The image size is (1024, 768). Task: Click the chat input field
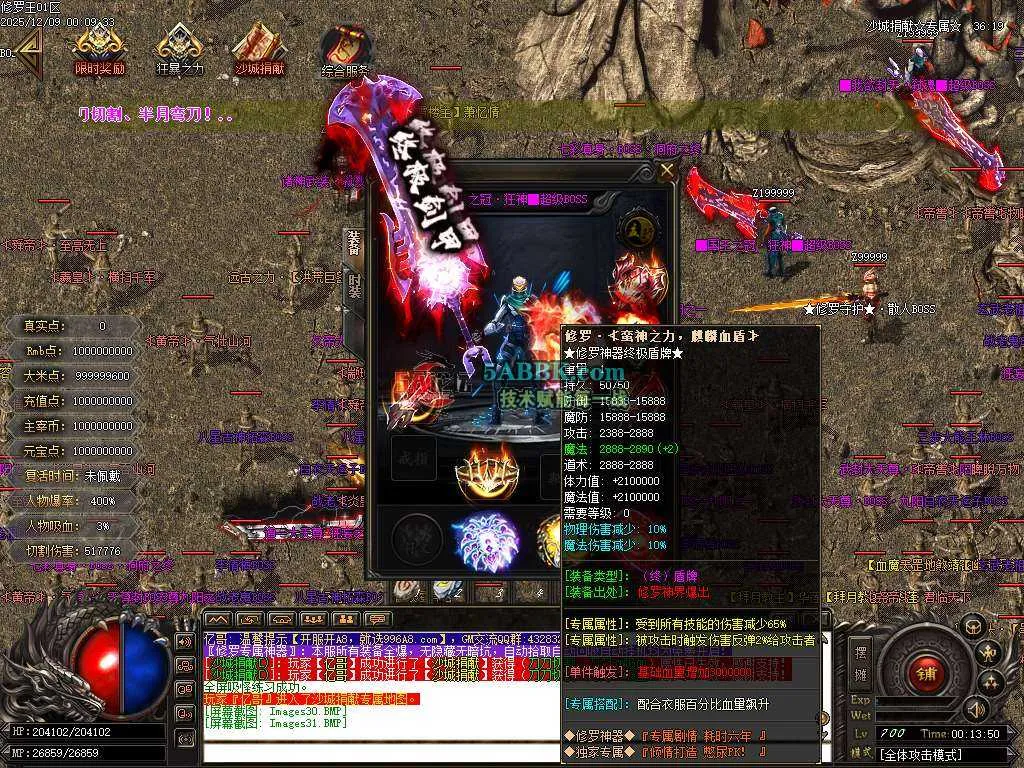coord(380,750)
